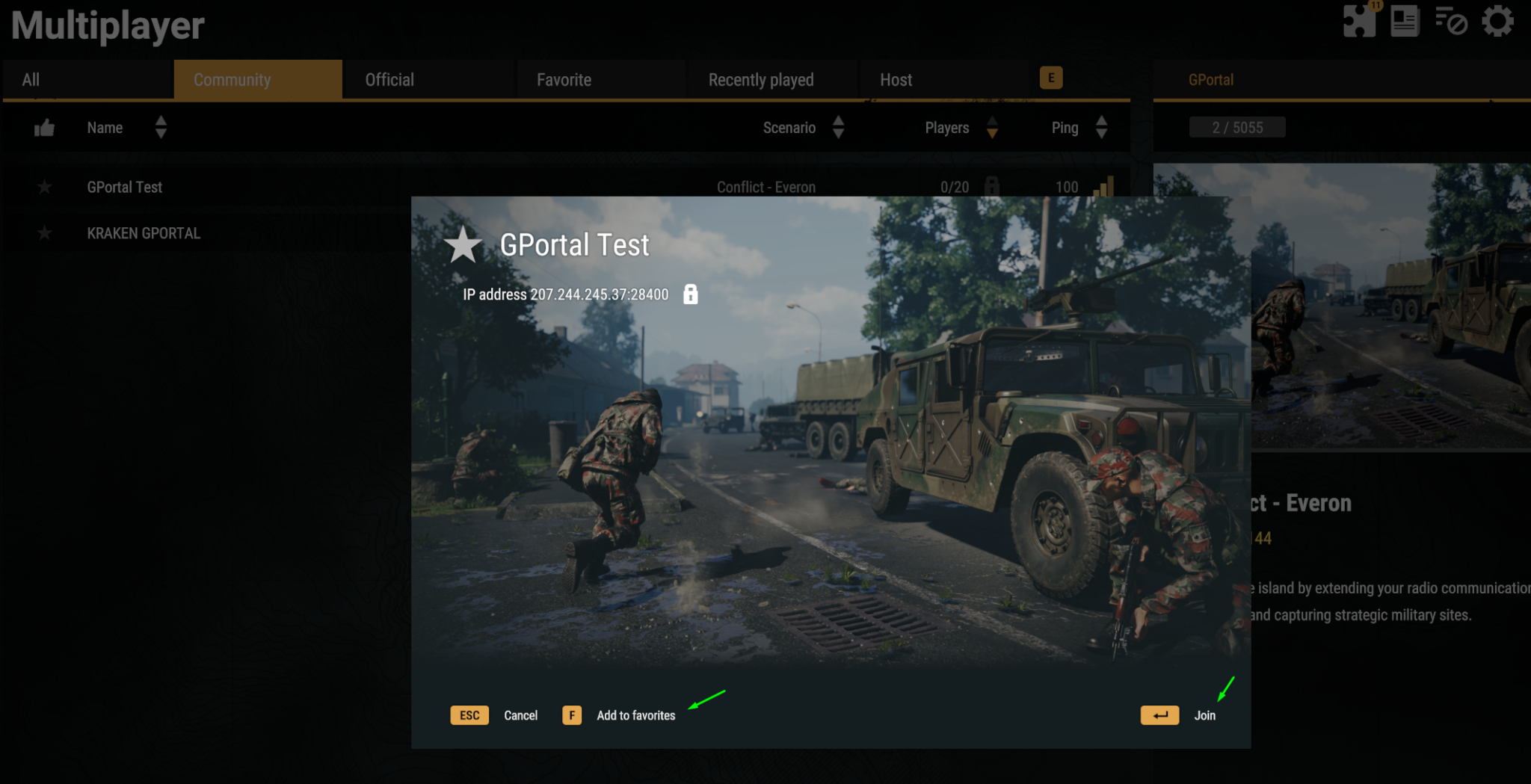This screenshot has height=784, width=1531.
Task: Switch to the Recently played tab
Action: pos(761,79)
